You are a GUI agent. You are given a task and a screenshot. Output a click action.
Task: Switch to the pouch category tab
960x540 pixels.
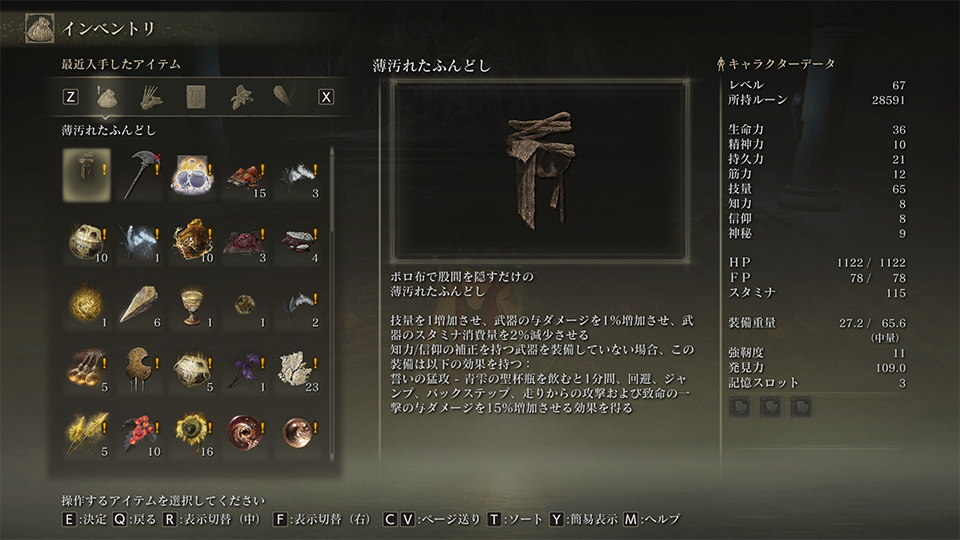107,97
